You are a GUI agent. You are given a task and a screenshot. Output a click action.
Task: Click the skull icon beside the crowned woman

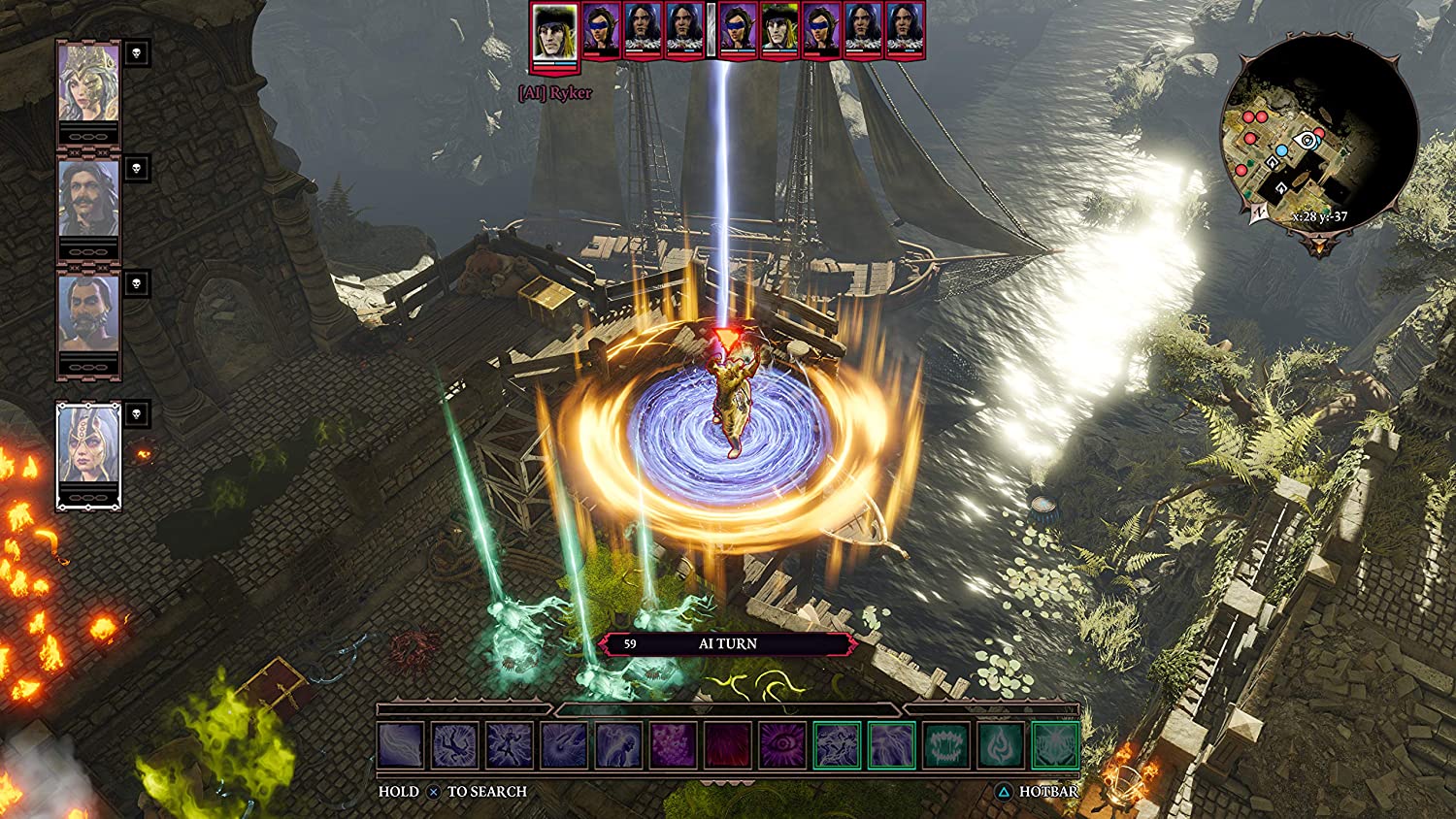137,53
